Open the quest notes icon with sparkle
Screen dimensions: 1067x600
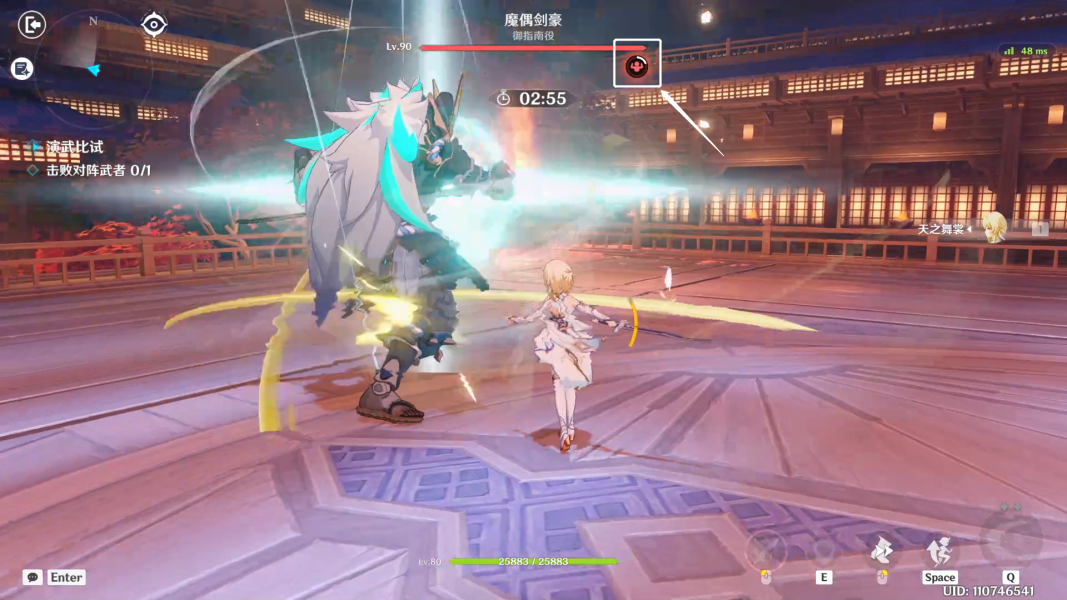22,68
